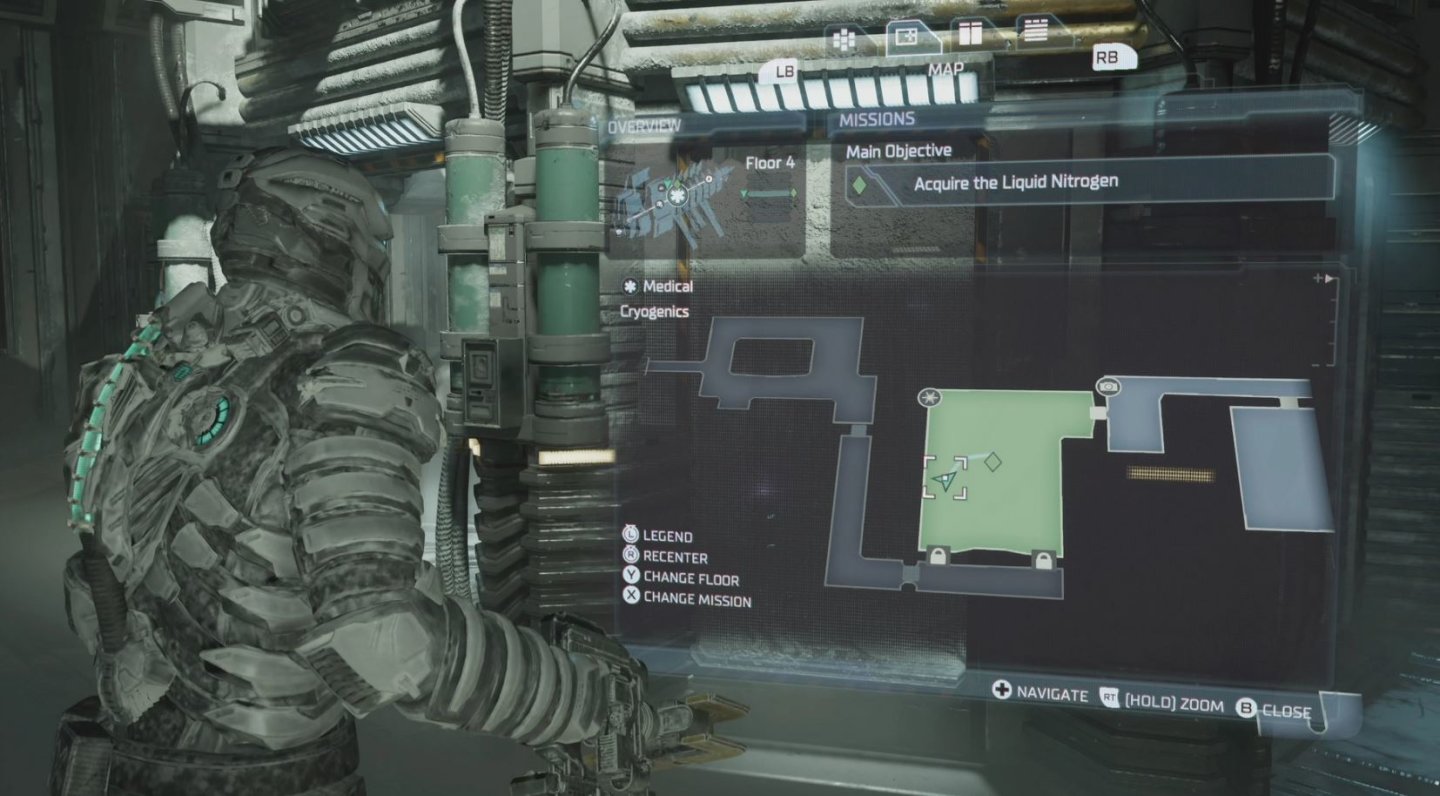
Task: Click the starburst marker at the green room's corner
Action: pyautogui.click(x=930, y=398)
